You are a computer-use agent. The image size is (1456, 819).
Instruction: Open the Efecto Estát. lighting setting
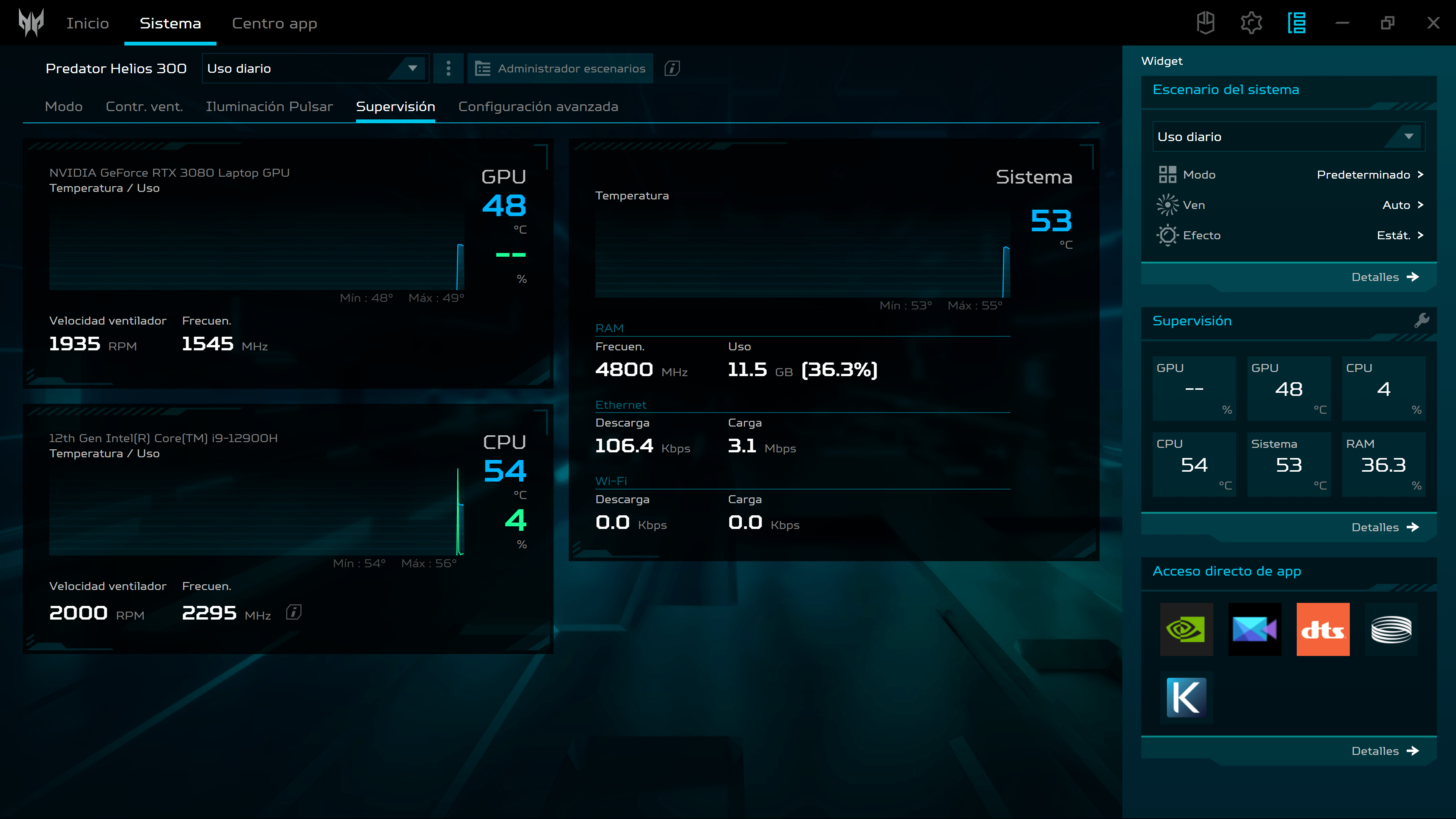[x=1399, y=236]
